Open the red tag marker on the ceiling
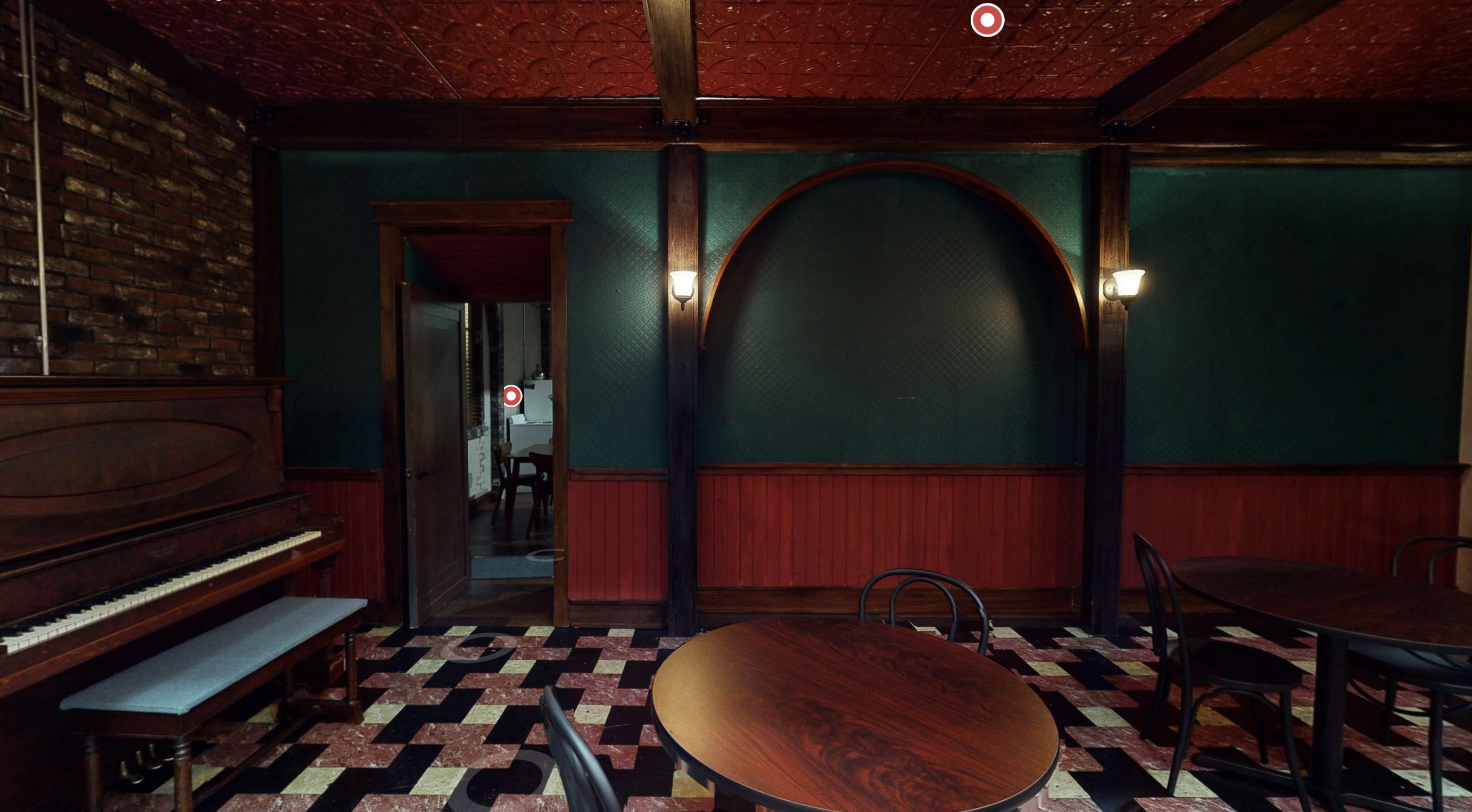1472x812 pixels. (987, 20)
